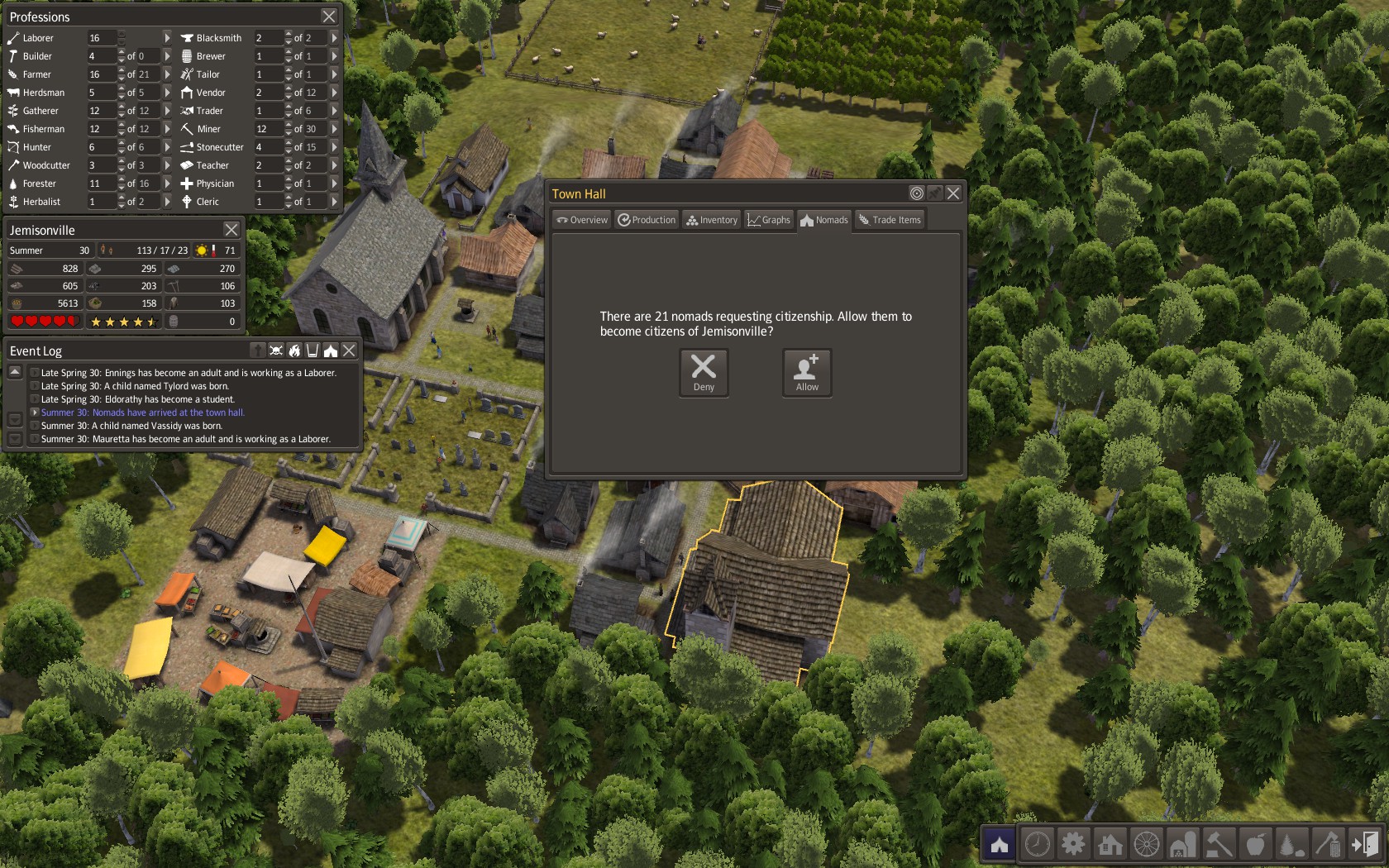Viewport: 1389px width, 868px height.
Task: Allow the nomads to become citizens
Action: pos(807,372)
